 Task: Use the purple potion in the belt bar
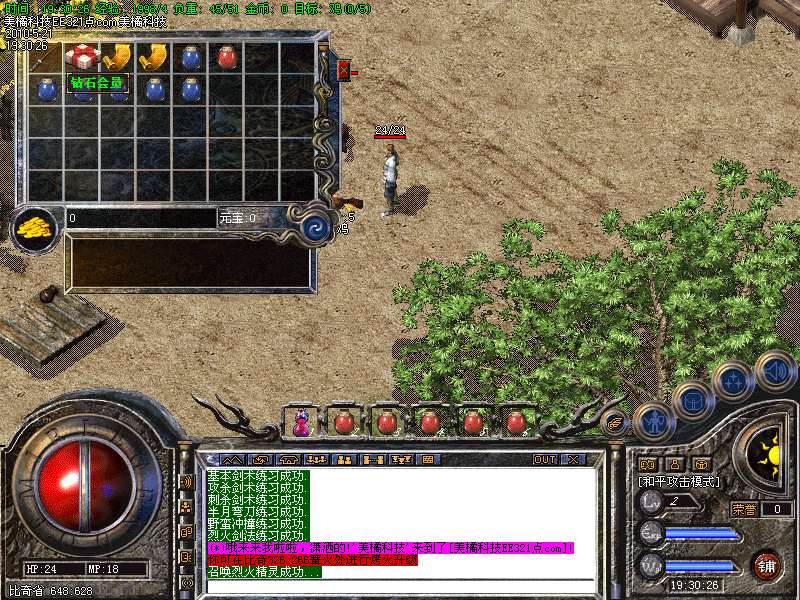(x=300, y=423)
